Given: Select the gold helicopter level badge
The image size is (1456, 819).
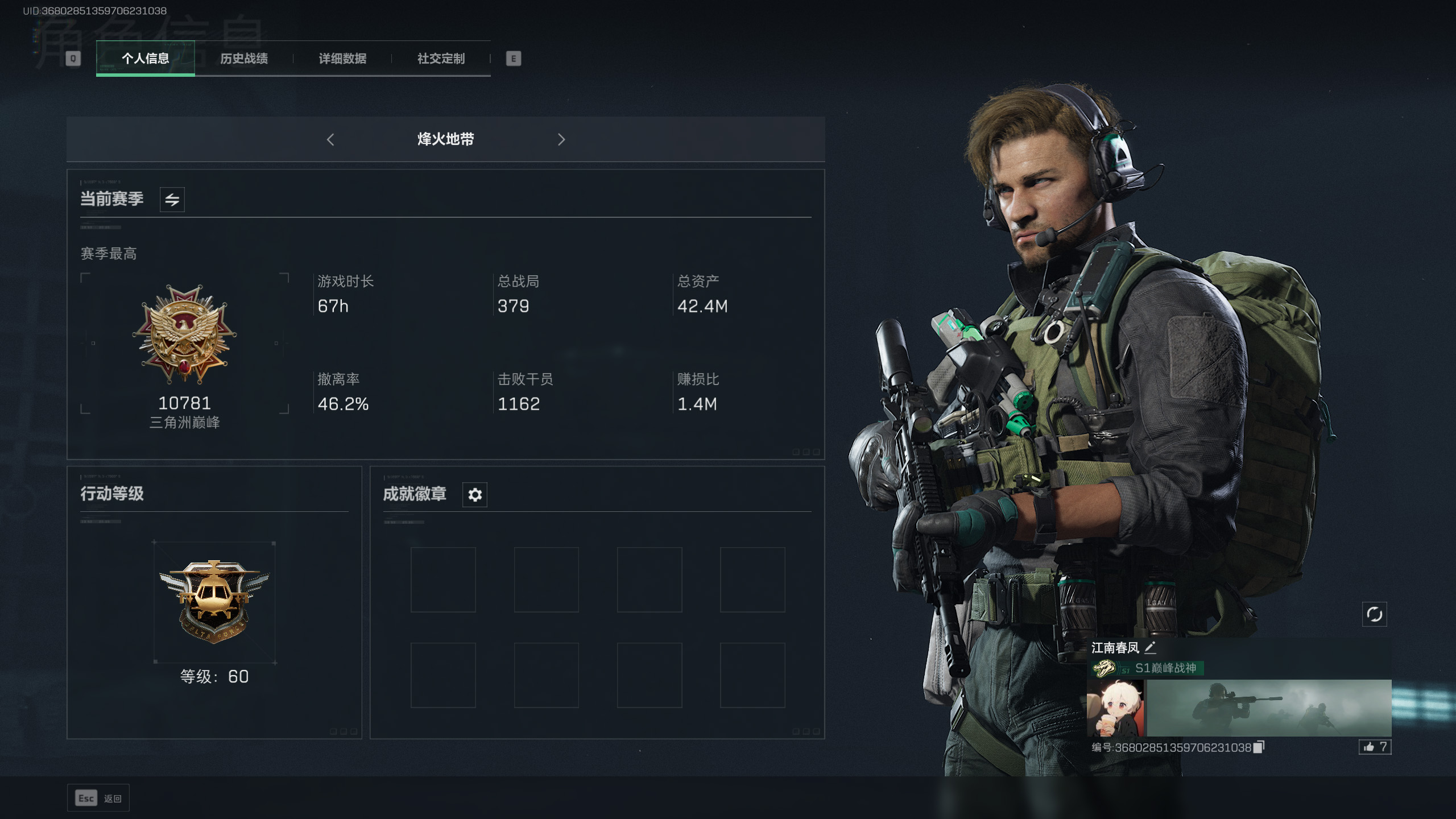Looking at the screenshot, I should pos(214,600).
